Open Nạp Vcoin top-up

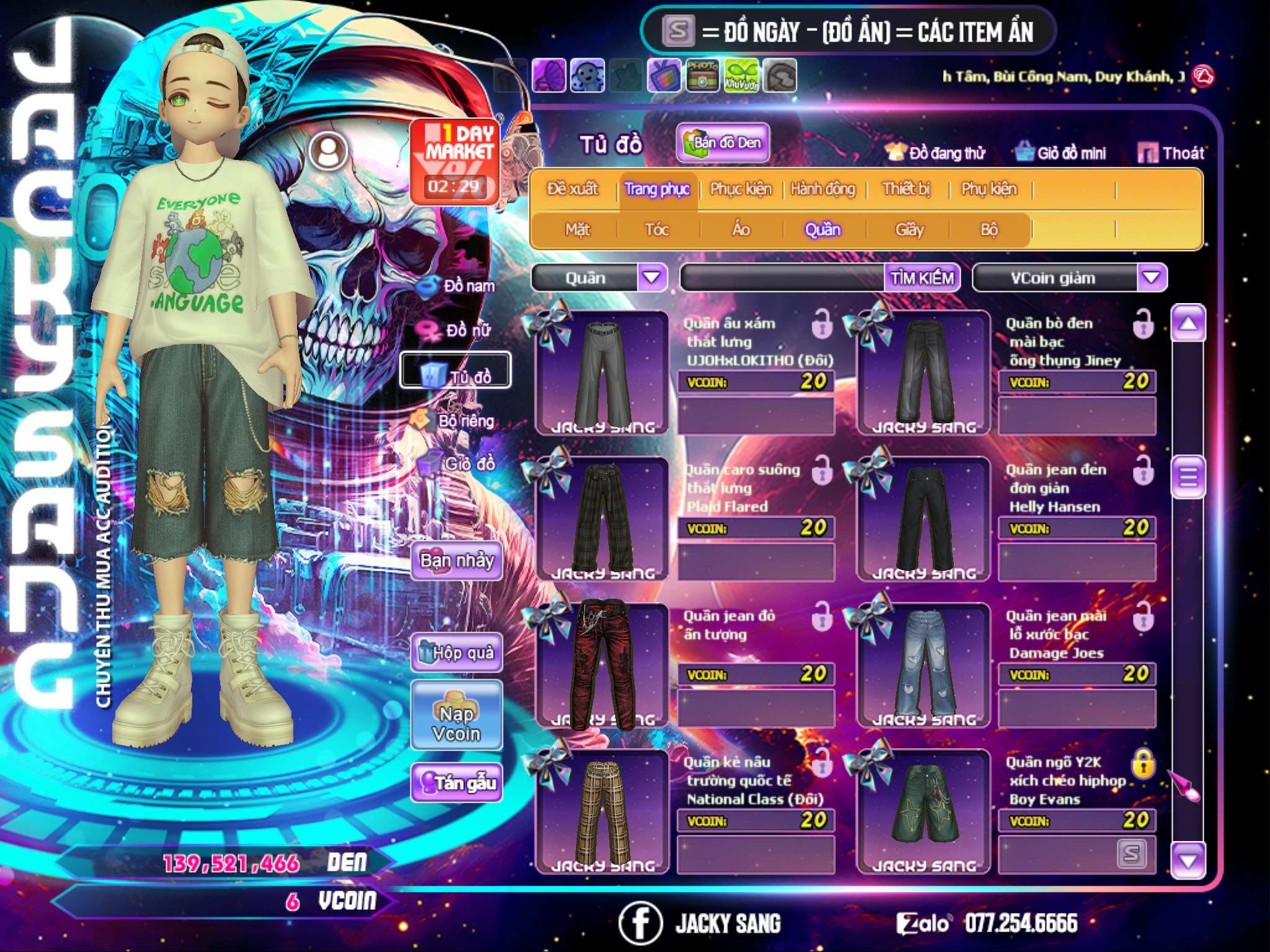456,723
